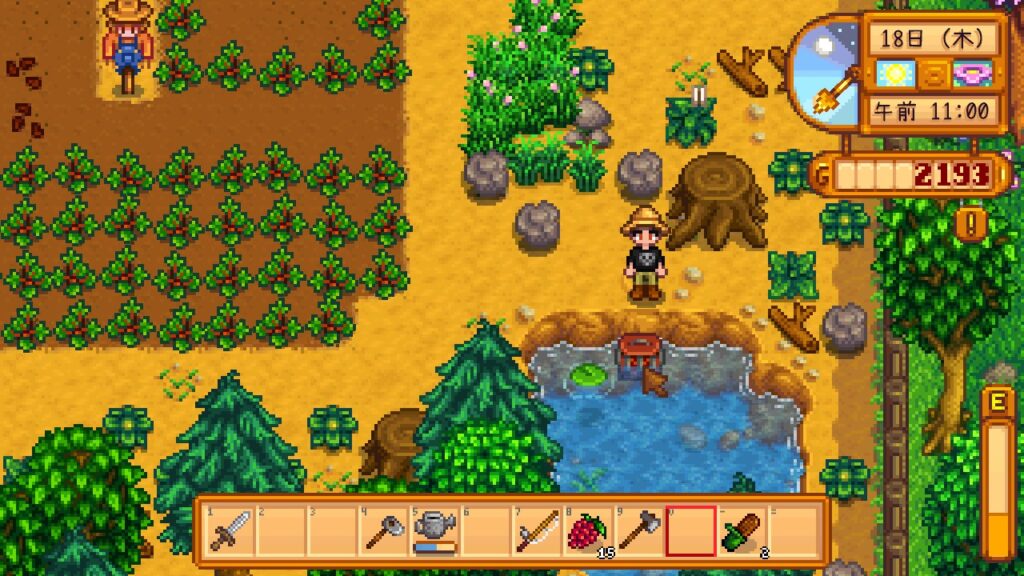Choose the hoe in hotbar slot 4

383,531
